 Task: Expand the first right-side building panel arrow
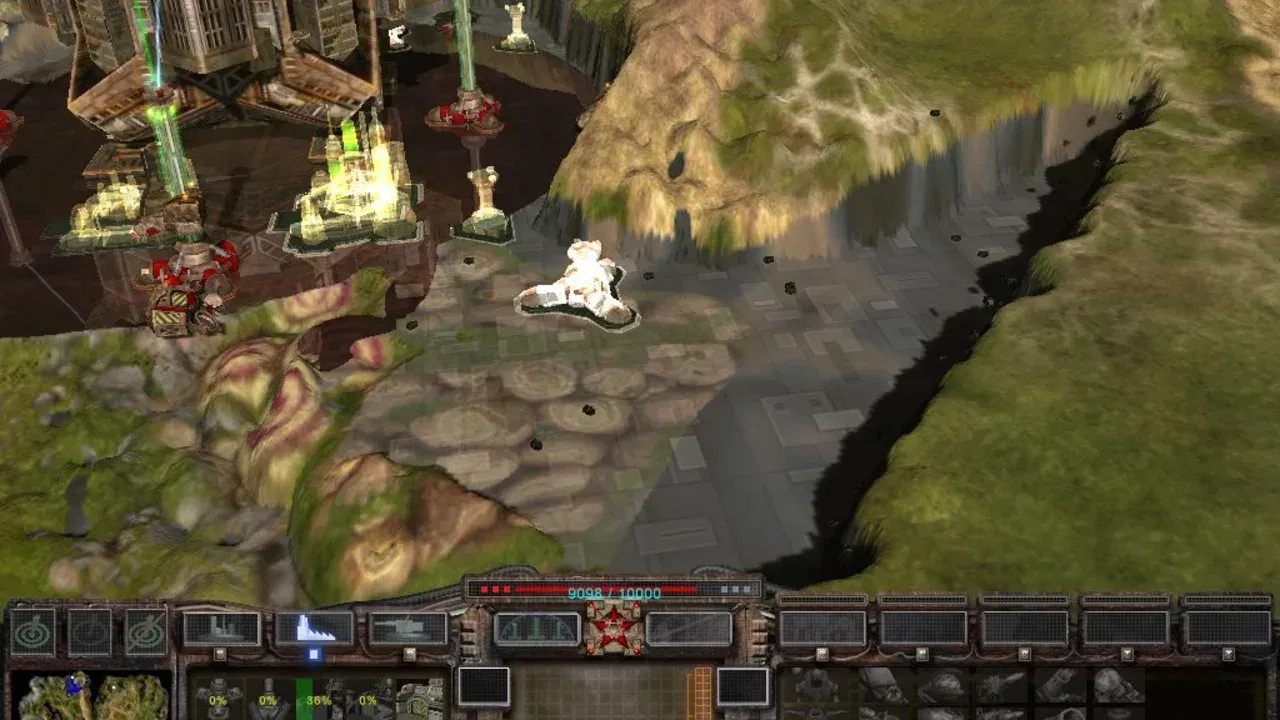(821, 654)
